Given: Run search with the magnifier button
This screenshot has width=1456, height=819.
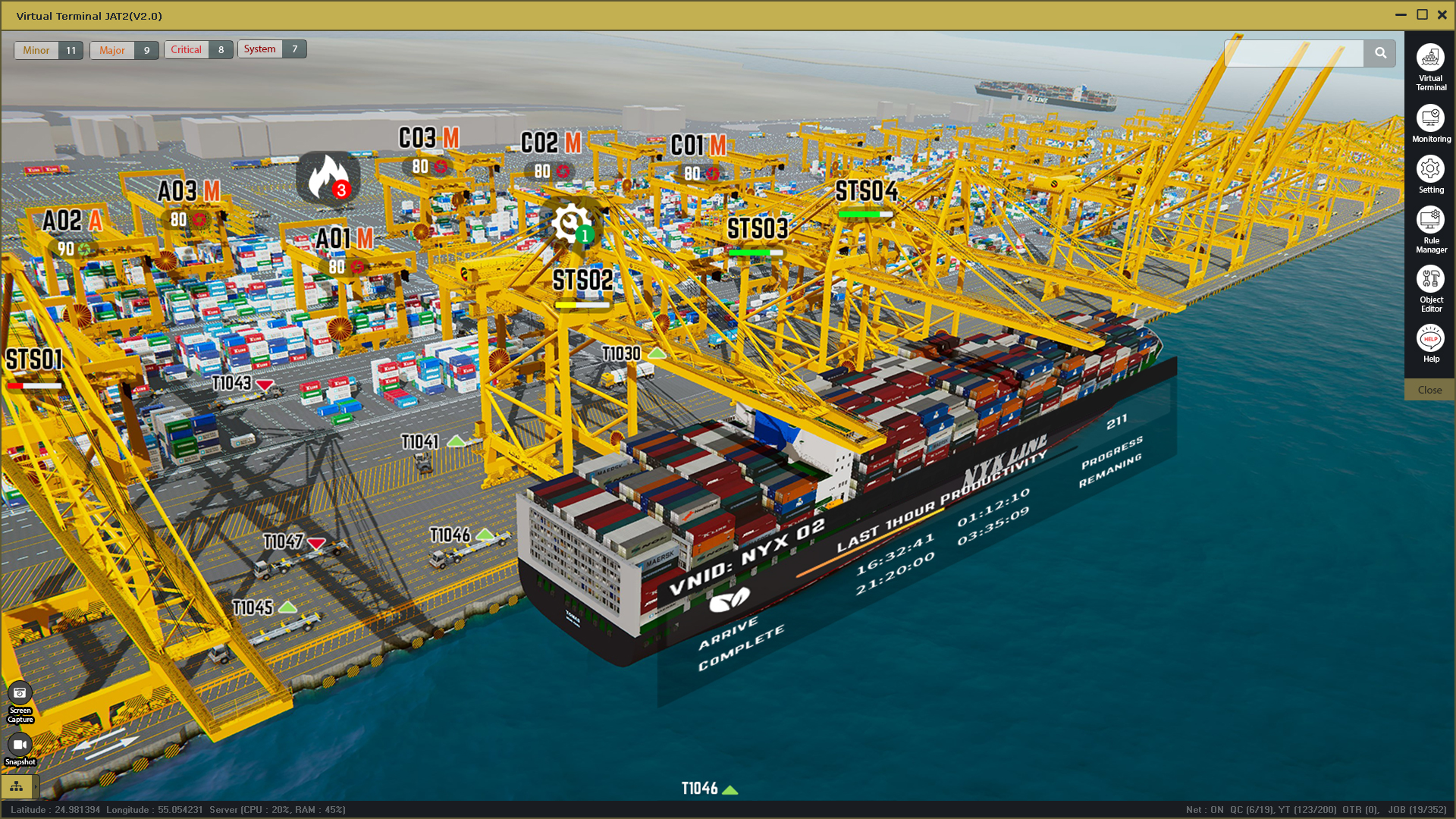Looking at the screenshot, I should tap(1380, 53).
